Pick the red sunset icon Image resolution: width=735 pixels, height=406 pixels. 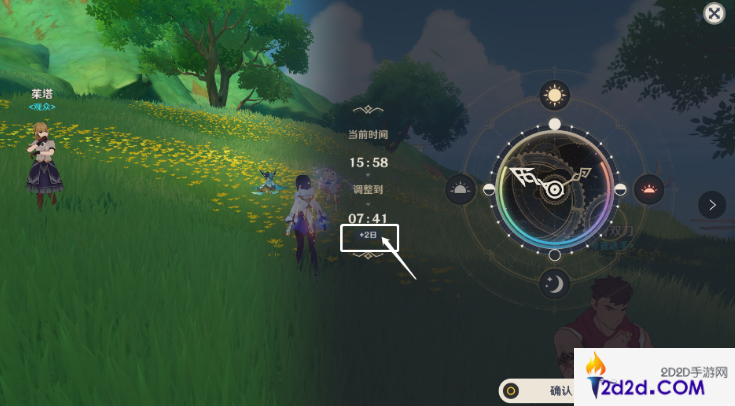click(x=650, y=189)
